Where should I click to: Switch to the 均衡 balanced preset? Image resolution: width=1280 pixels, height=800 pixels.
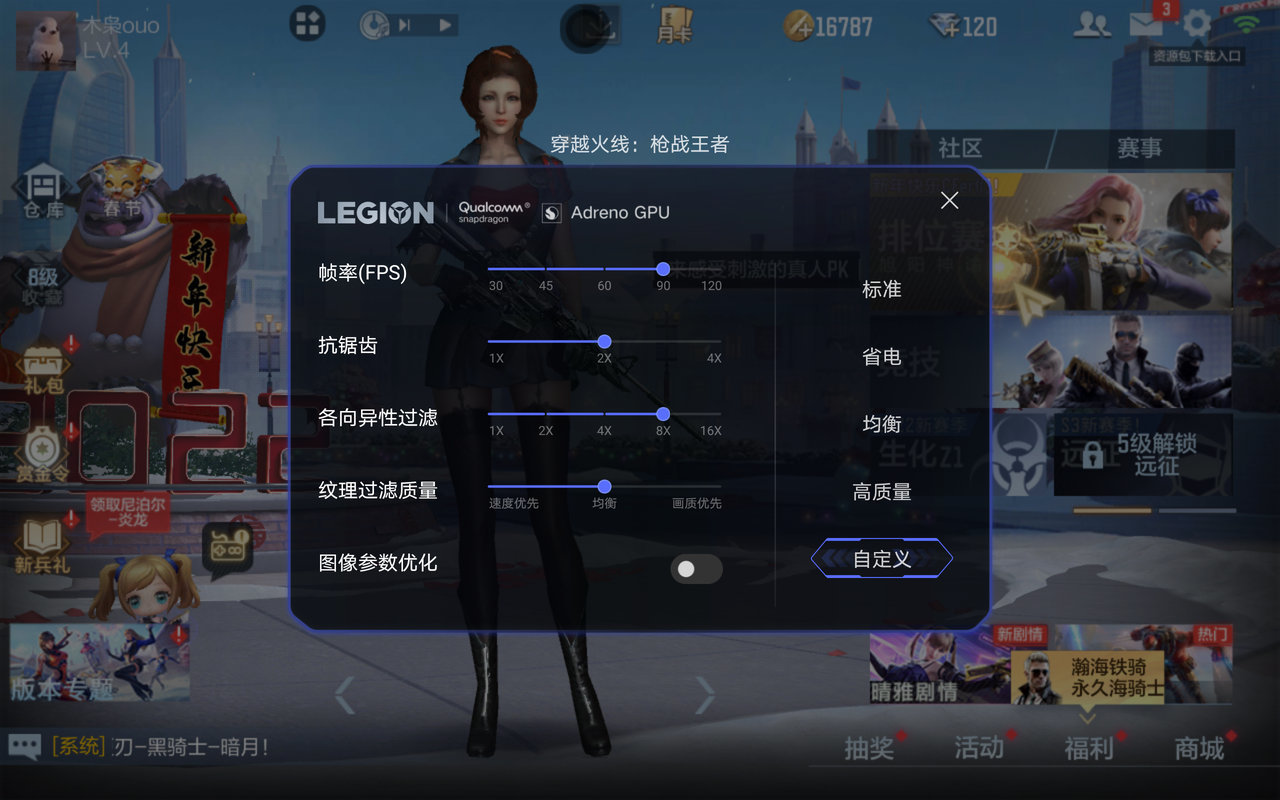[881, 424]
